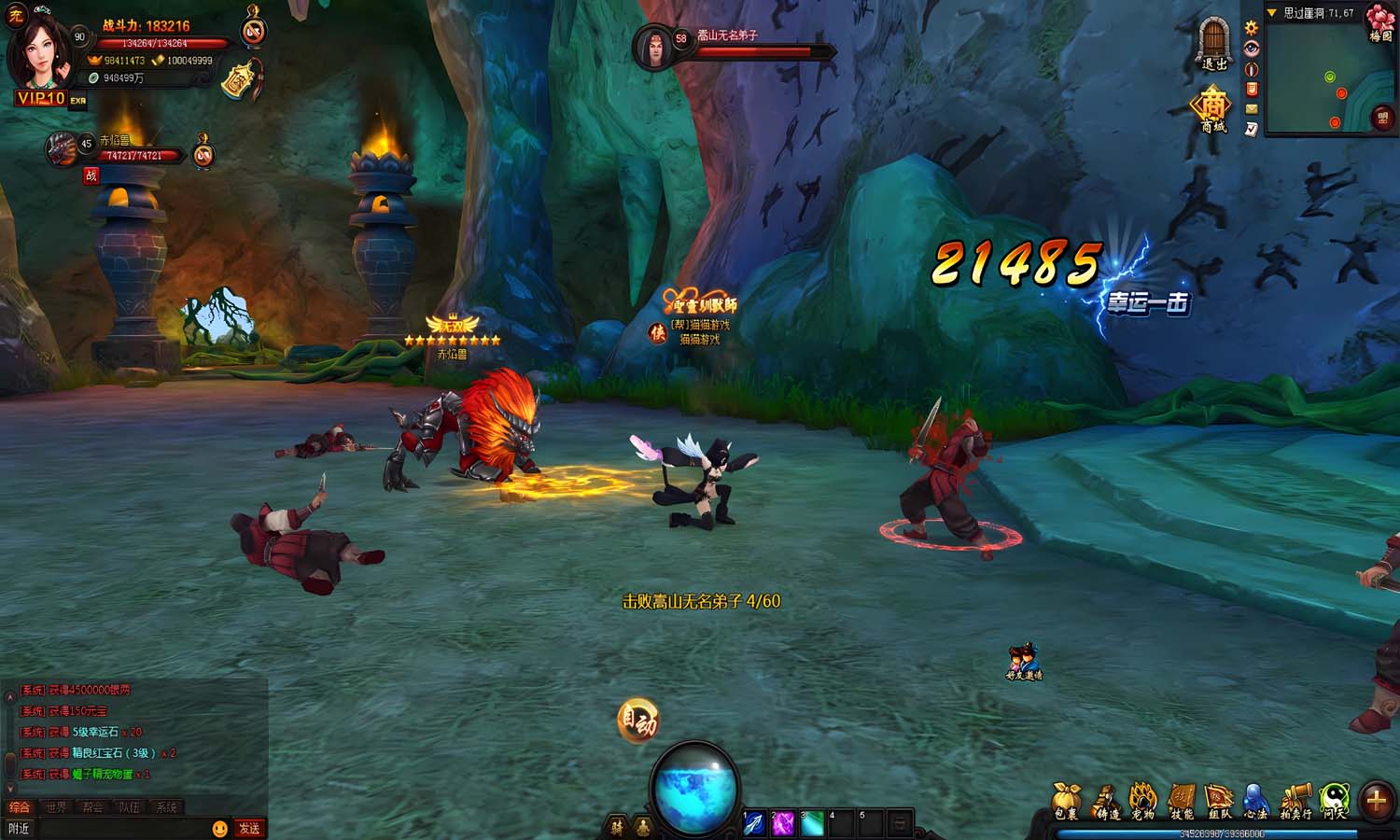Click the 退出 exit door button
The width and height of the screenshot is (1400, 840).
(x=1213, y=43)
